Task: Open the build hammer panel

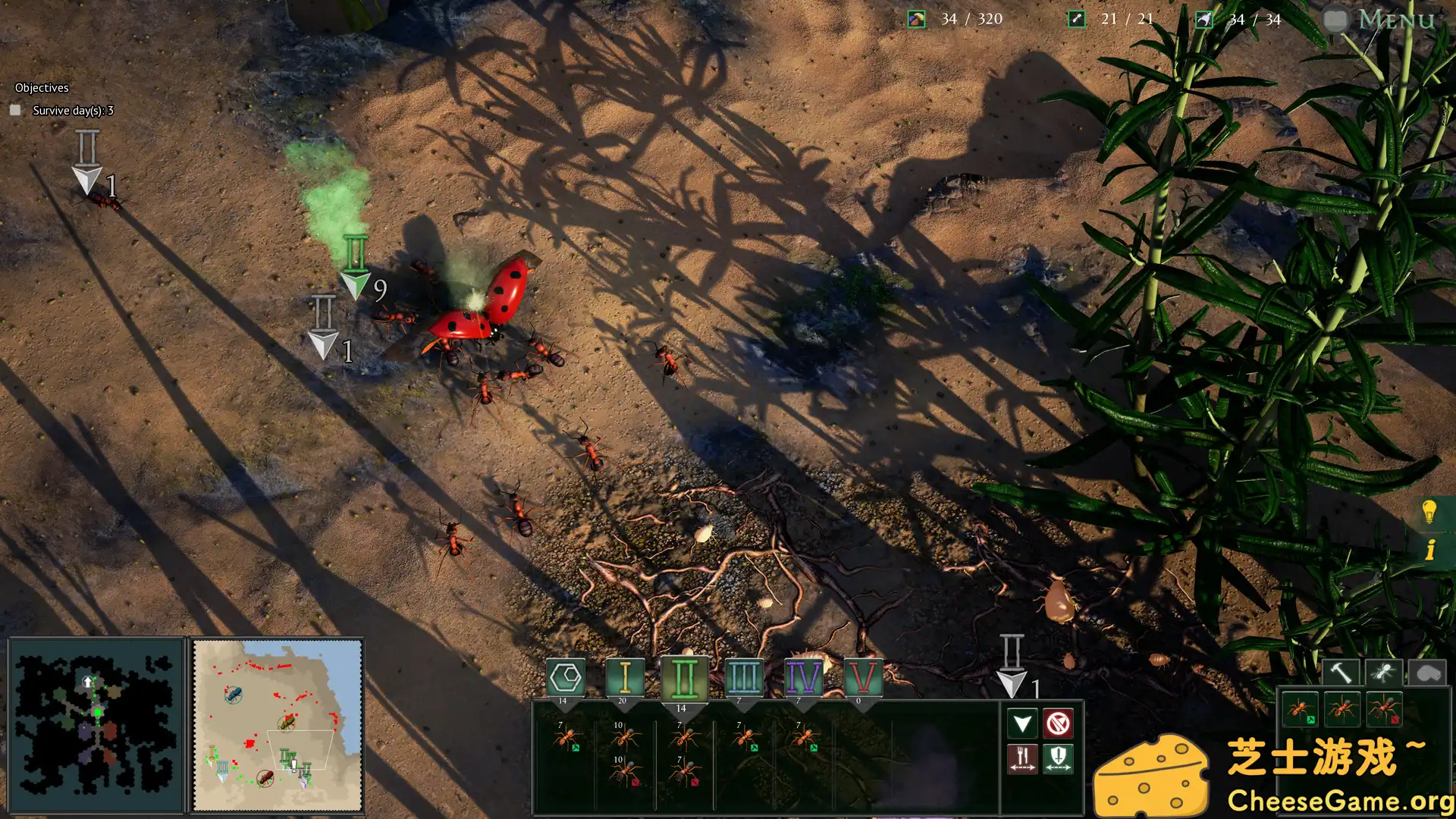Action: pos(1341,670)
